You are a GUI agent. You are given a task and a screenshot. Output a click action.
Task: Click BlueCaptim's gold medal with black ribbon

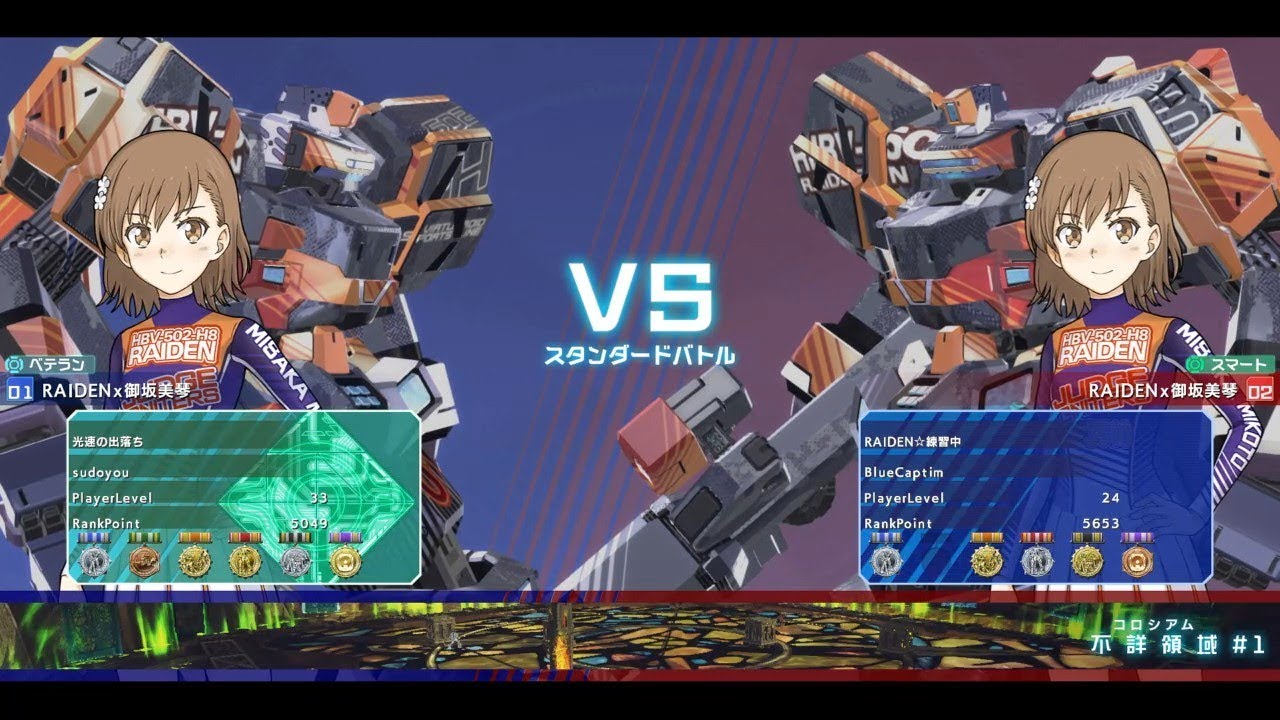point(1087,560)
